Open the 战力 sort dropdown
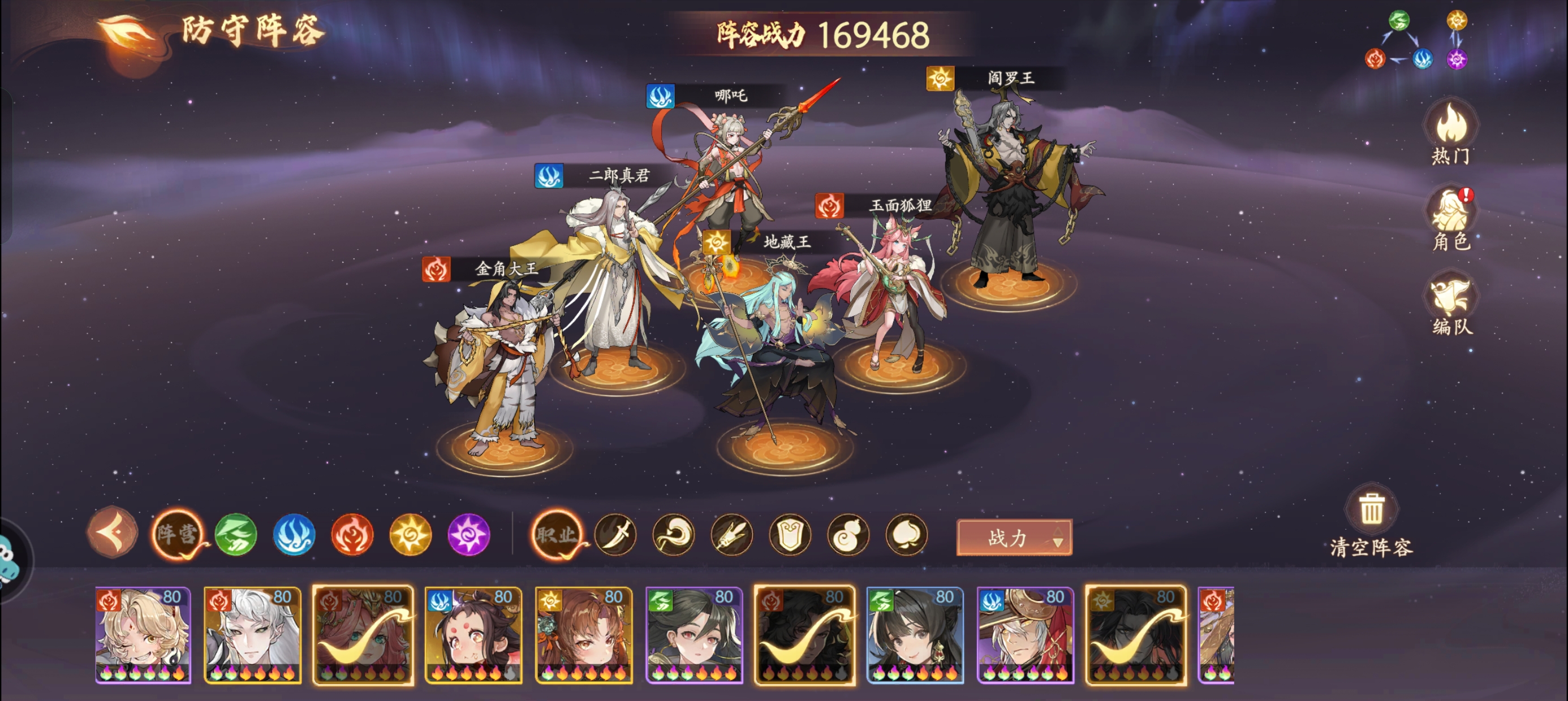The width and height of the screenshot is (1568, 701). coord(1014,537)
